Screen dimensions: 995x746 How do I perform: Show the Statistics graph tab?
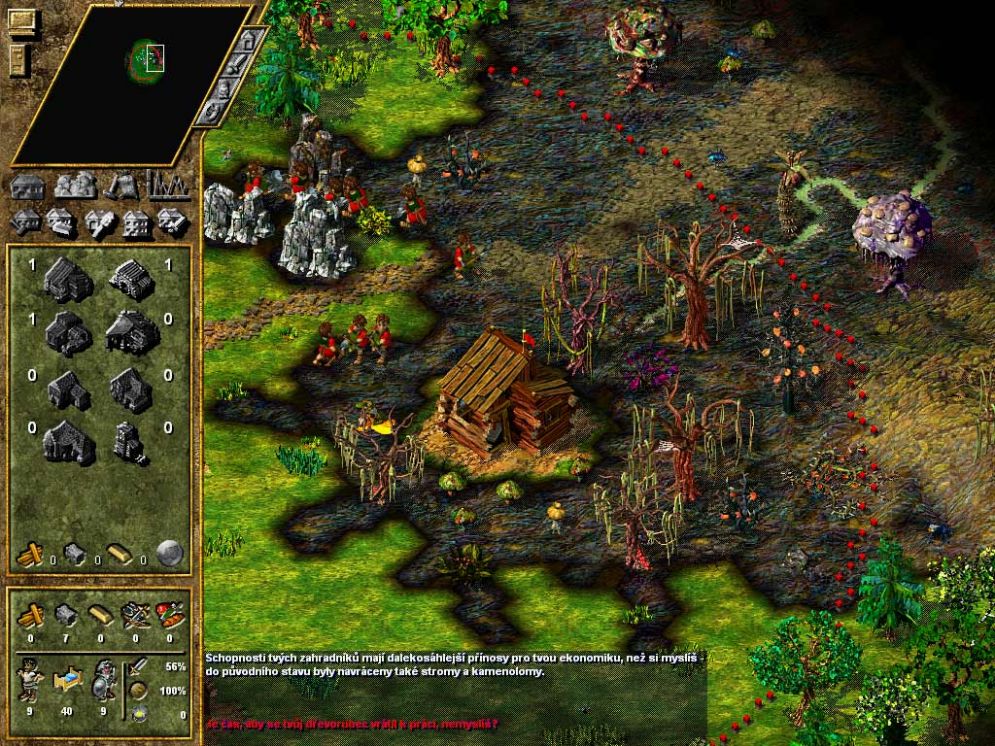tap(169, 186)
